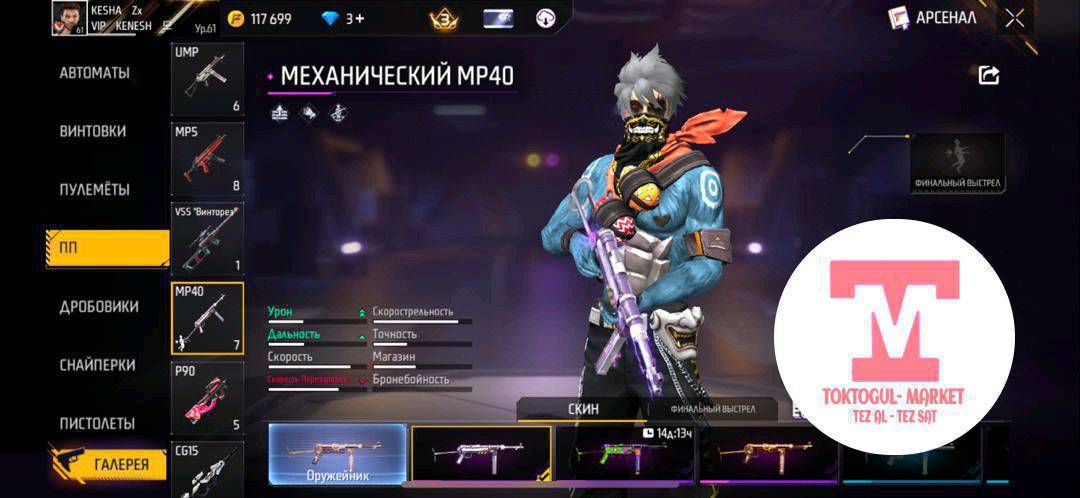Select the Оружейник skin card

[337, 454]
